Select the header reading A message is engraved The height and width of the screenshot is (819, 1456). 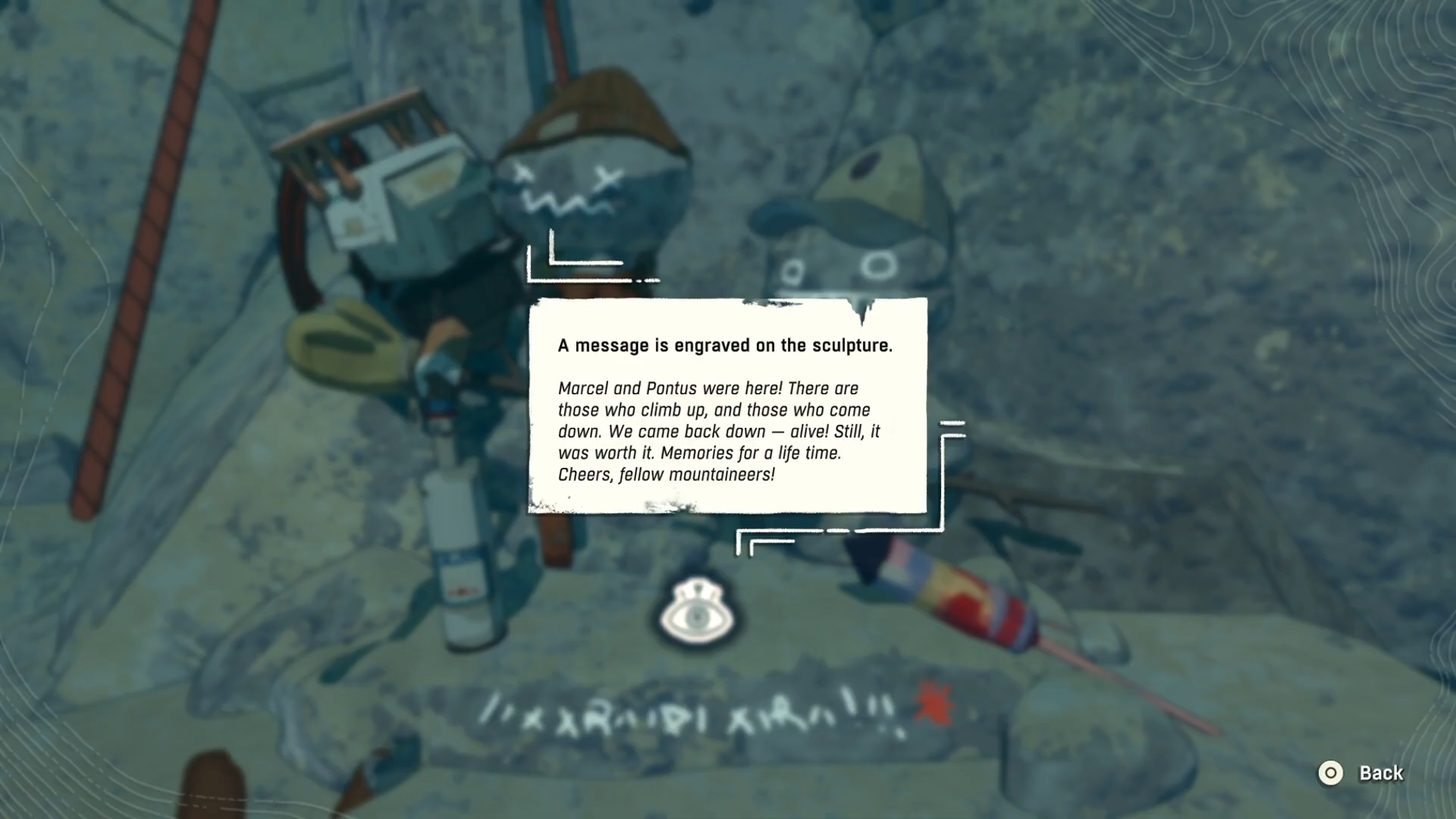click(725, 345)
